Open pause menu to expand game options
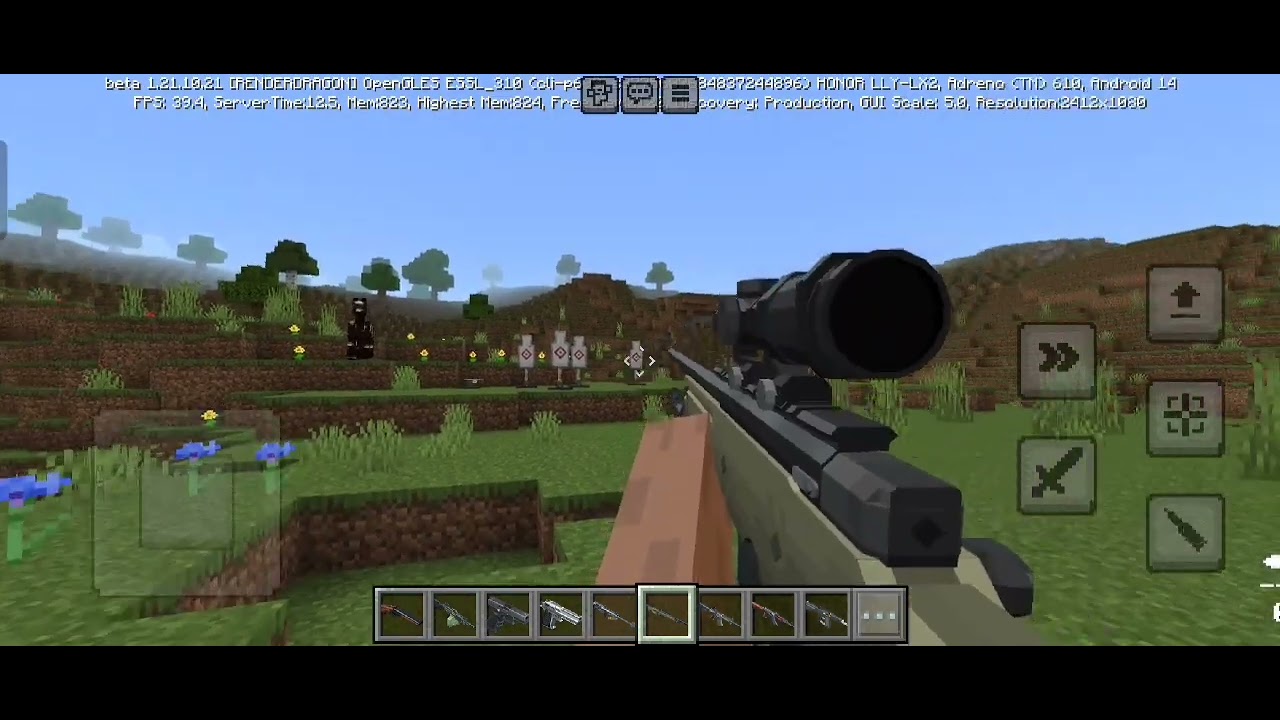 click(679, 93)
